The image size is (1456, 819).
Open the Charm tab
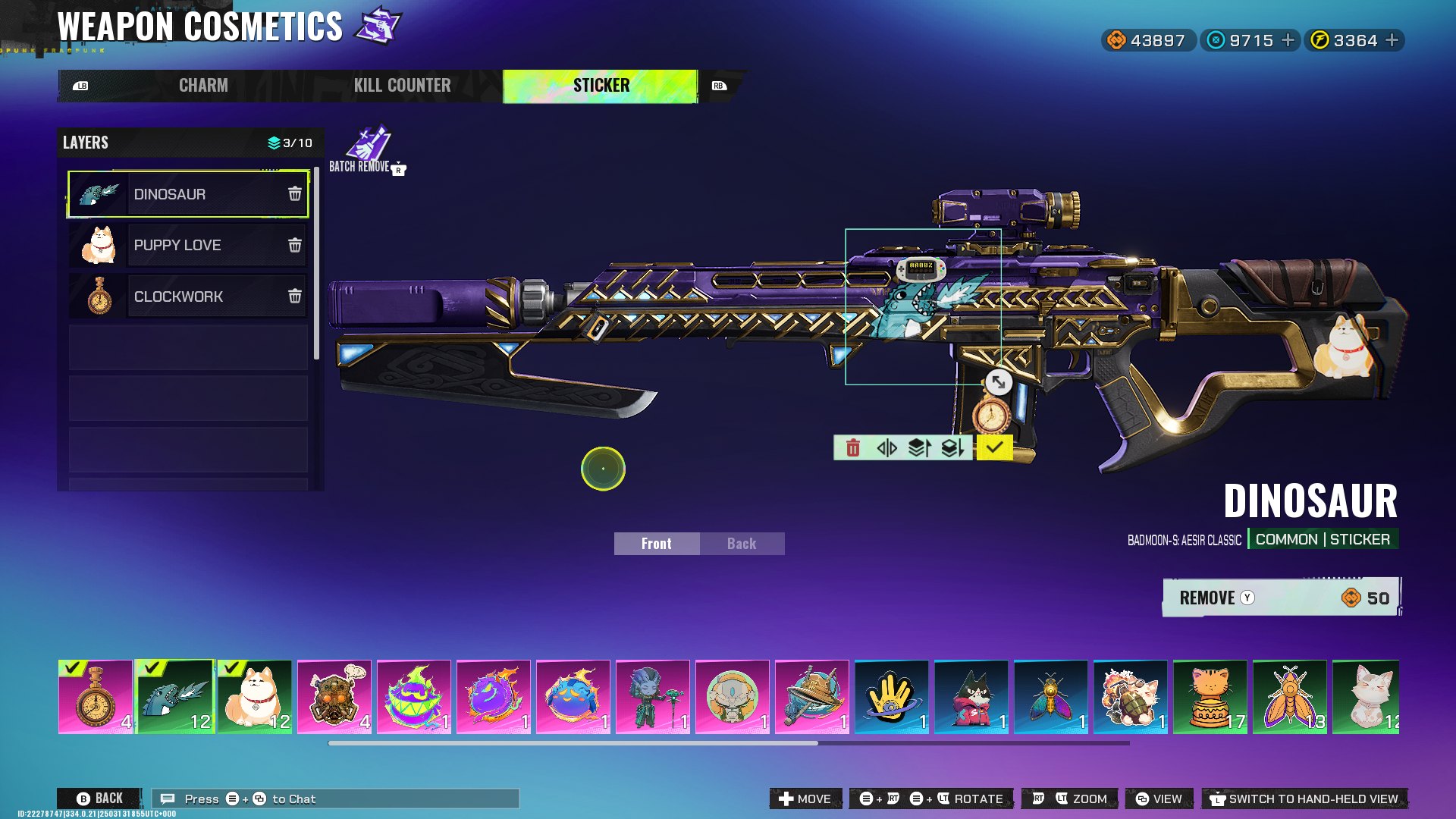202,85
